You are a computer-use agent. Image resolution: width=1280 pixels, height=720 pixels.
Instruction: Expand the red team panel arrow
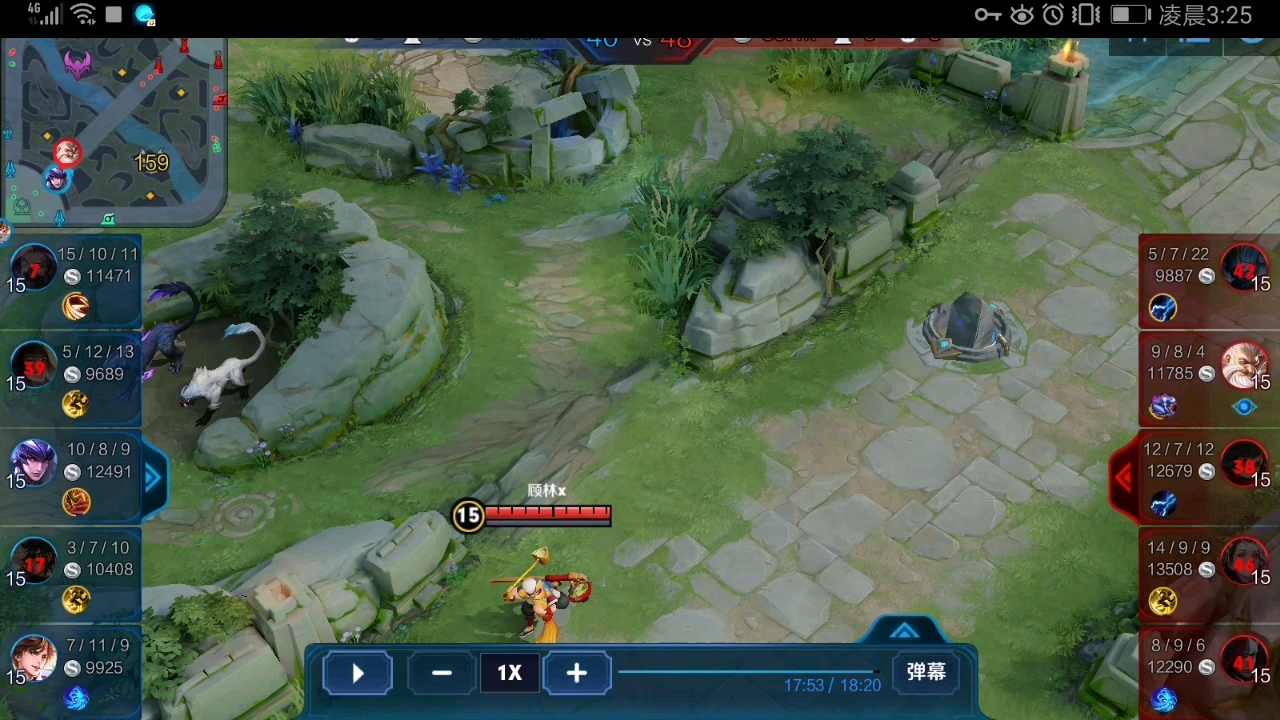[x=1125, y=478]
